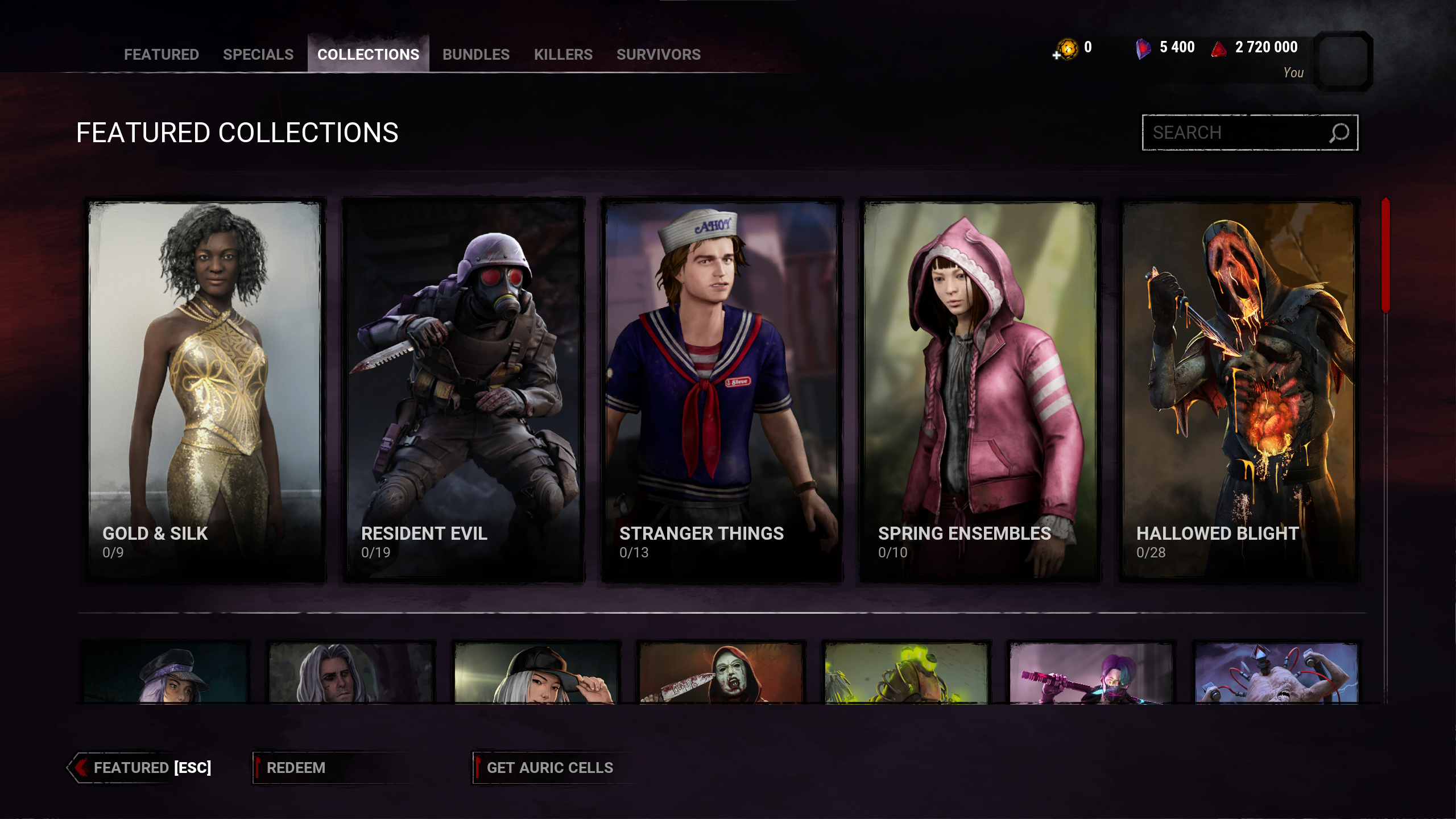The height and width of the screenshot is (819, 1456).
Task: Open the Specials tab
Action: pyautogui.click(x=258, y=55)
